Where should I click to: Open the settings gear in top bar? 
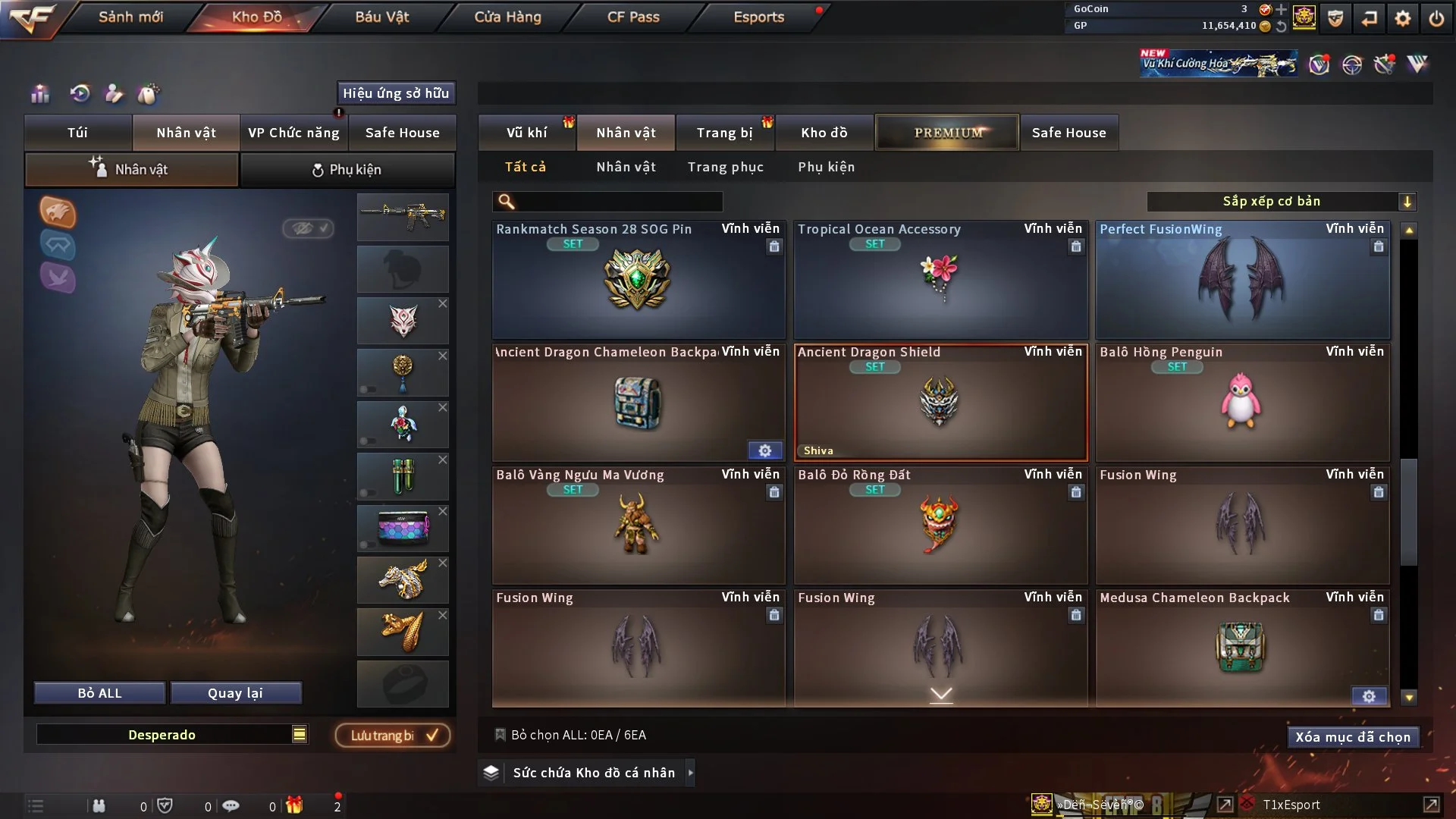[x=1403, y=18]
